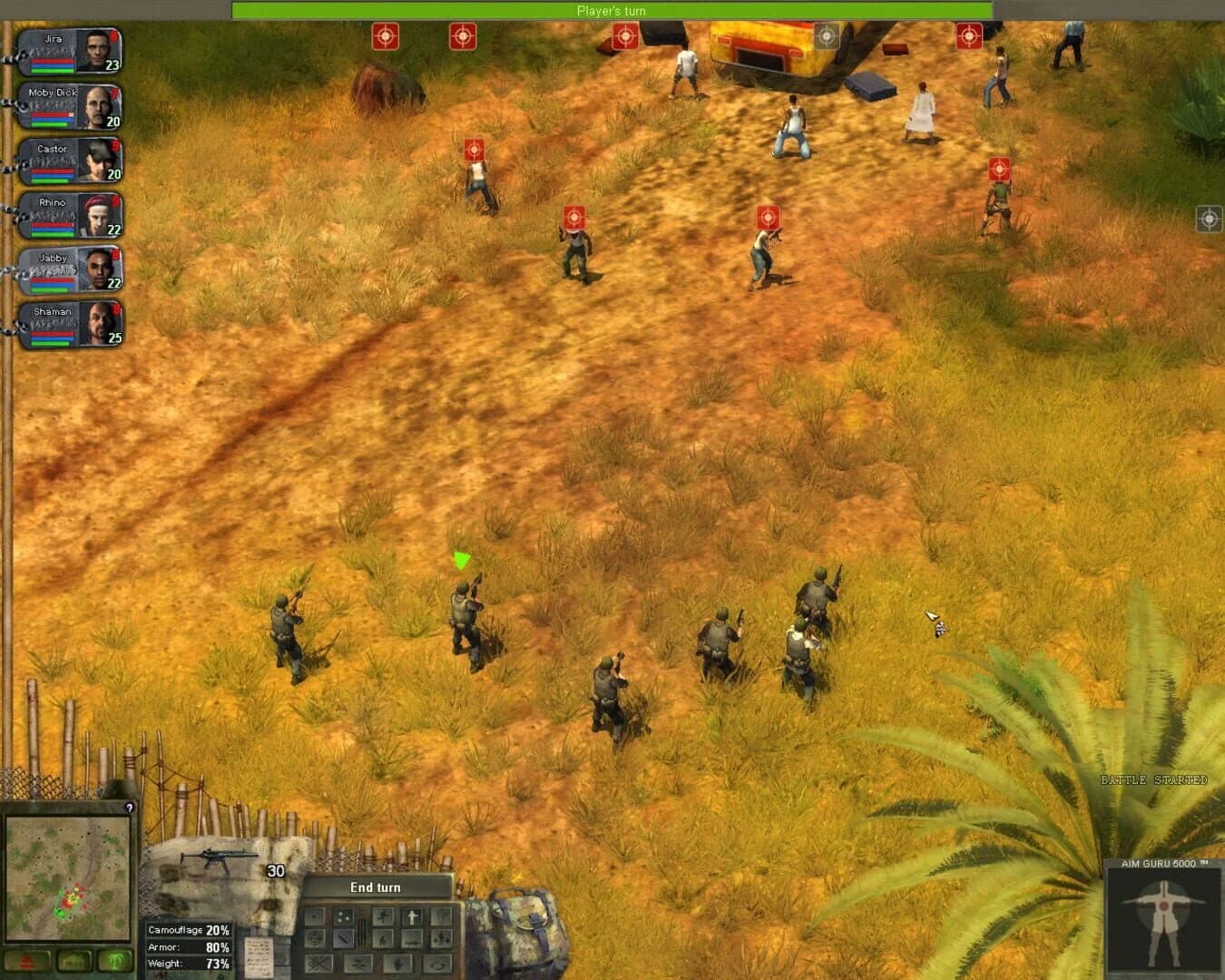
Task: Click the crossed scissors action icon
Action: pos(319,964)
